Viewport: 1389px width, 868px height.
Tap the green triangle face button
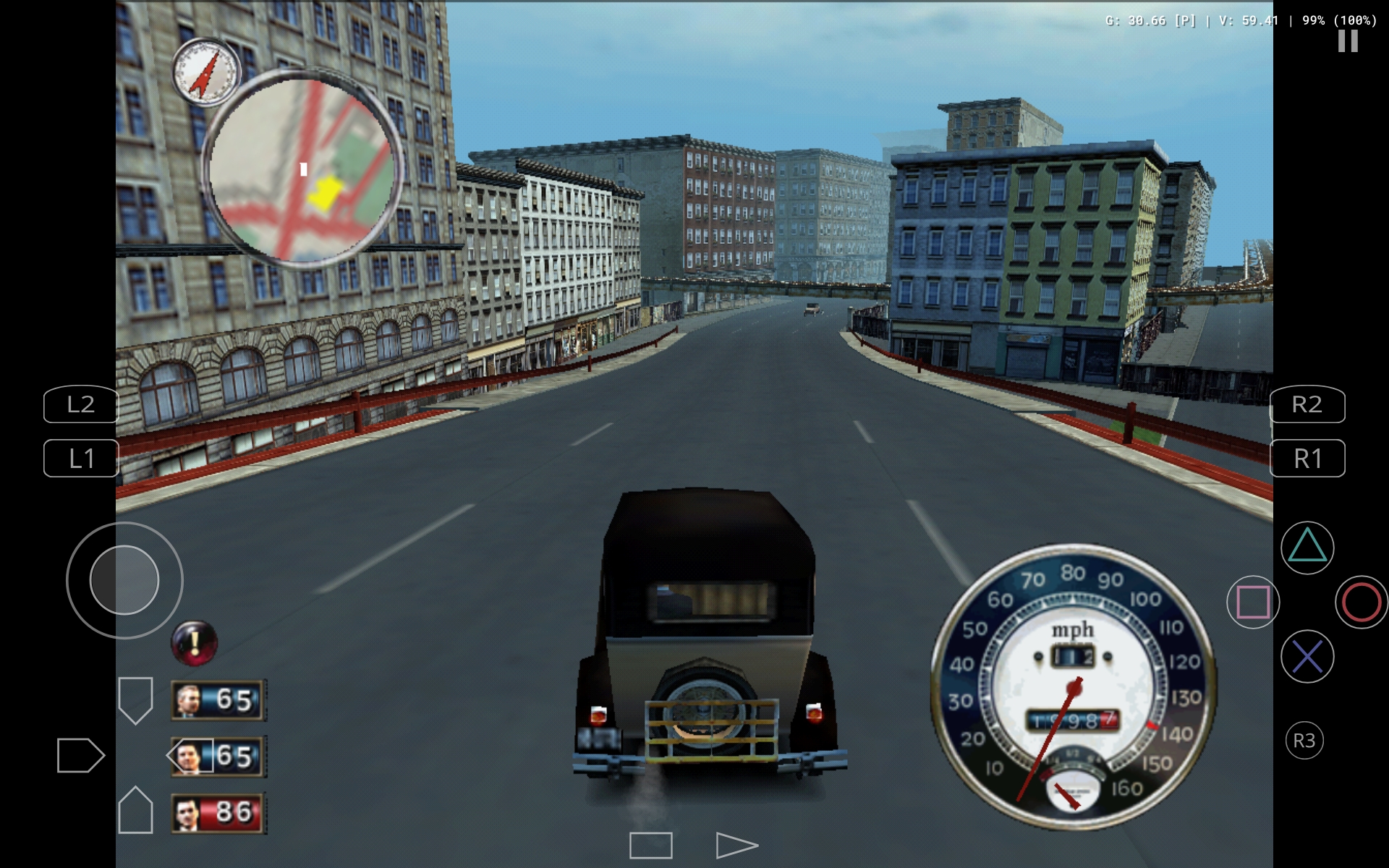1307,548
